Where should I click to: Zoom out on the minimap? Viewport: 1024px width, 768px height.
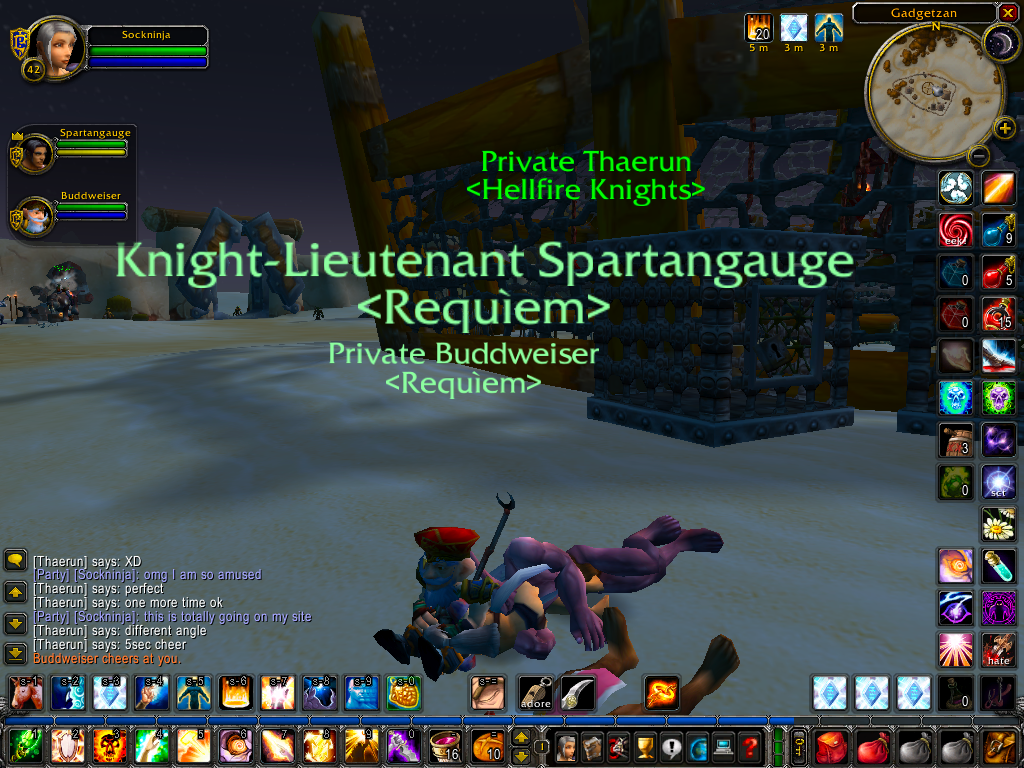pos(979,155)
